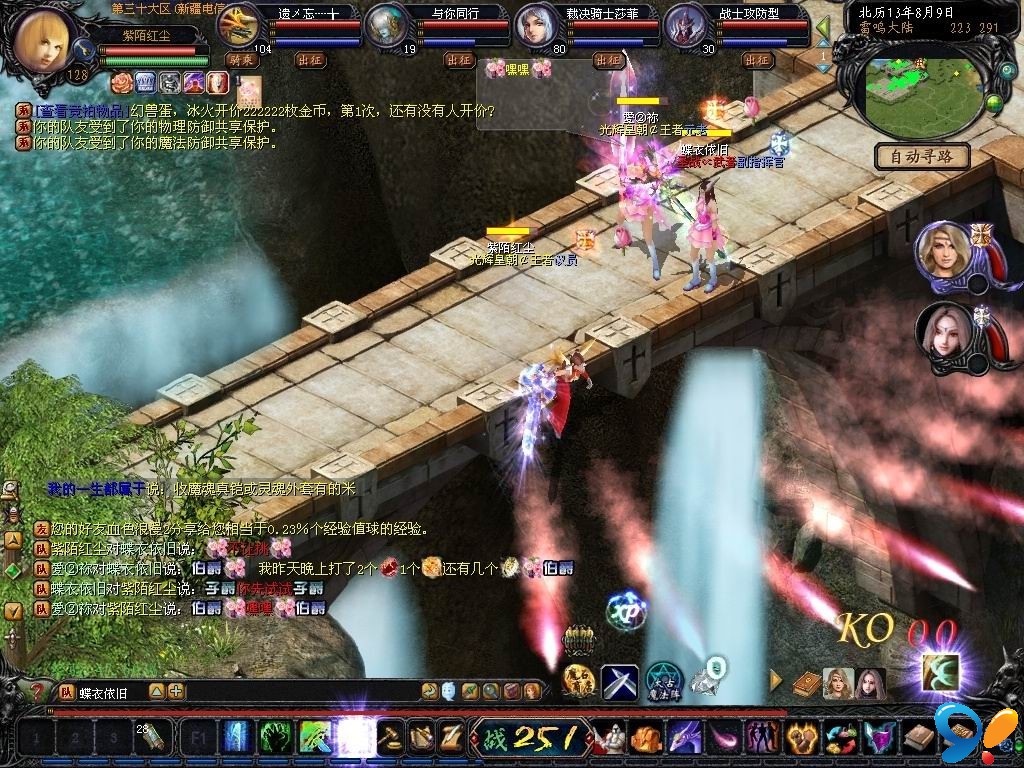Select the blonde teammate portrait
Screen dimensions: 1024x768
click(942, 249)
